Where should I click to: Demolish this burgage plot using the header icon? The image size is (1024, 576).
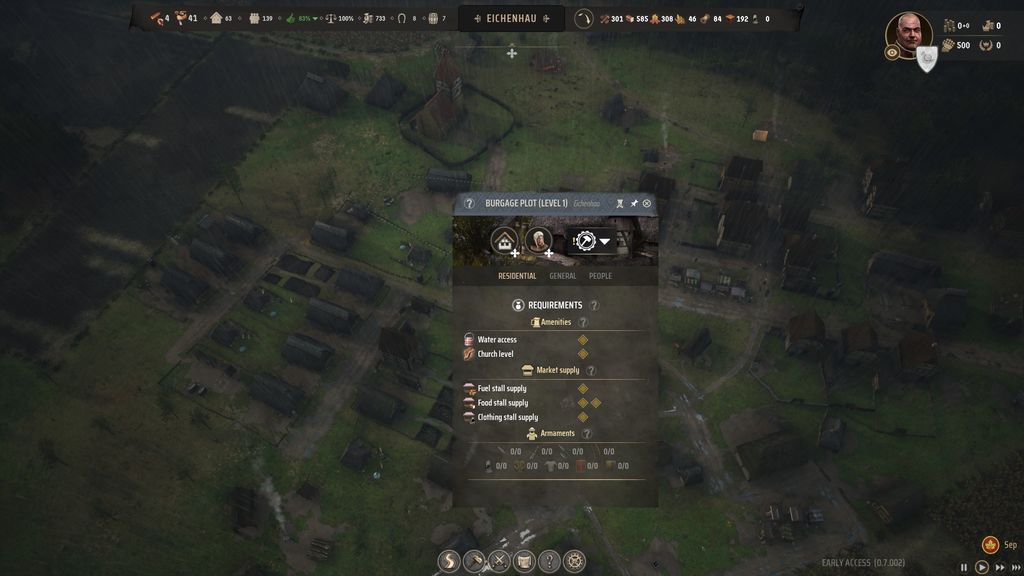620,203
